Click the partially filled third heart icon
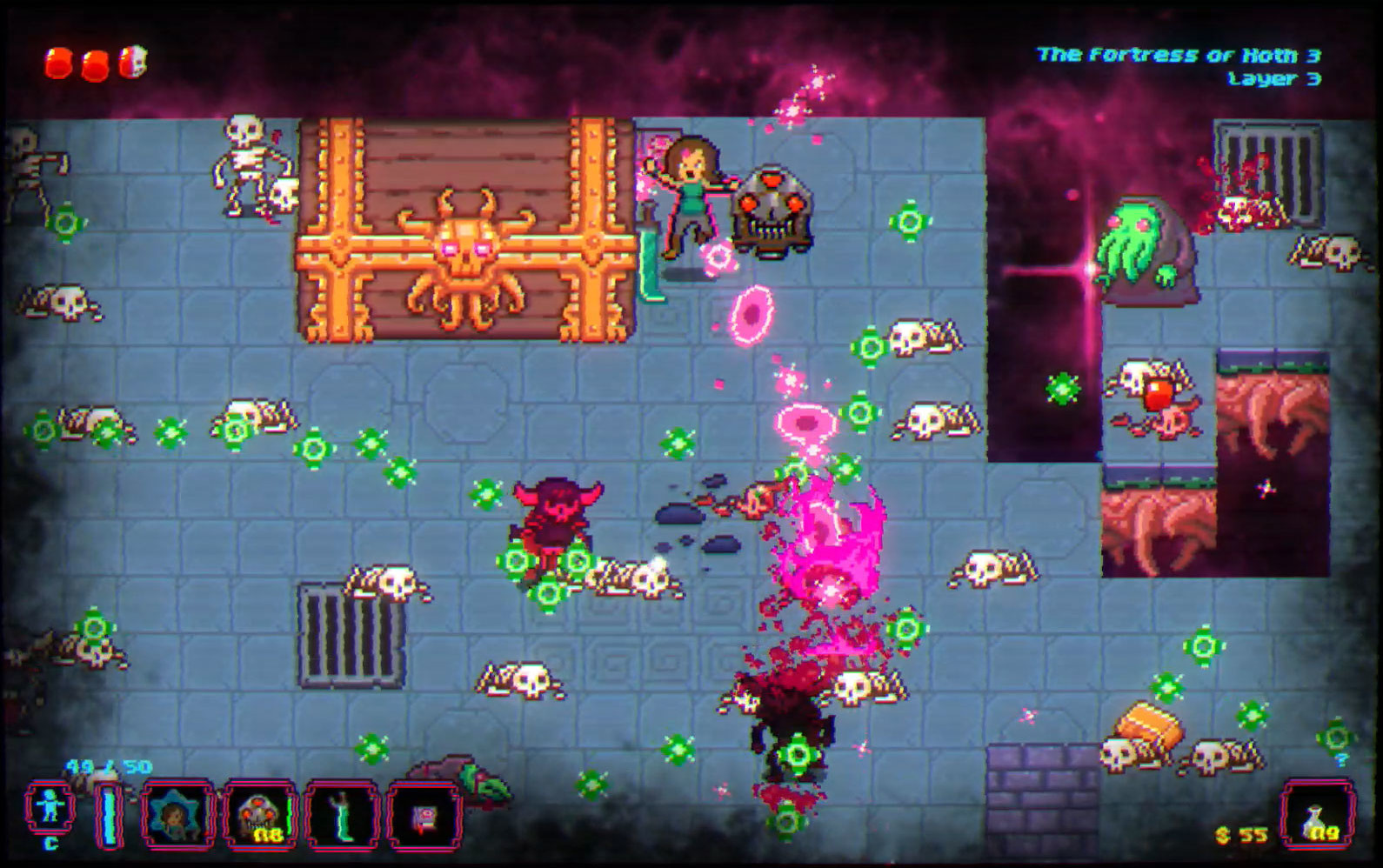The width and height of the screenshot is (1383, 868). (x=131, y=62)
